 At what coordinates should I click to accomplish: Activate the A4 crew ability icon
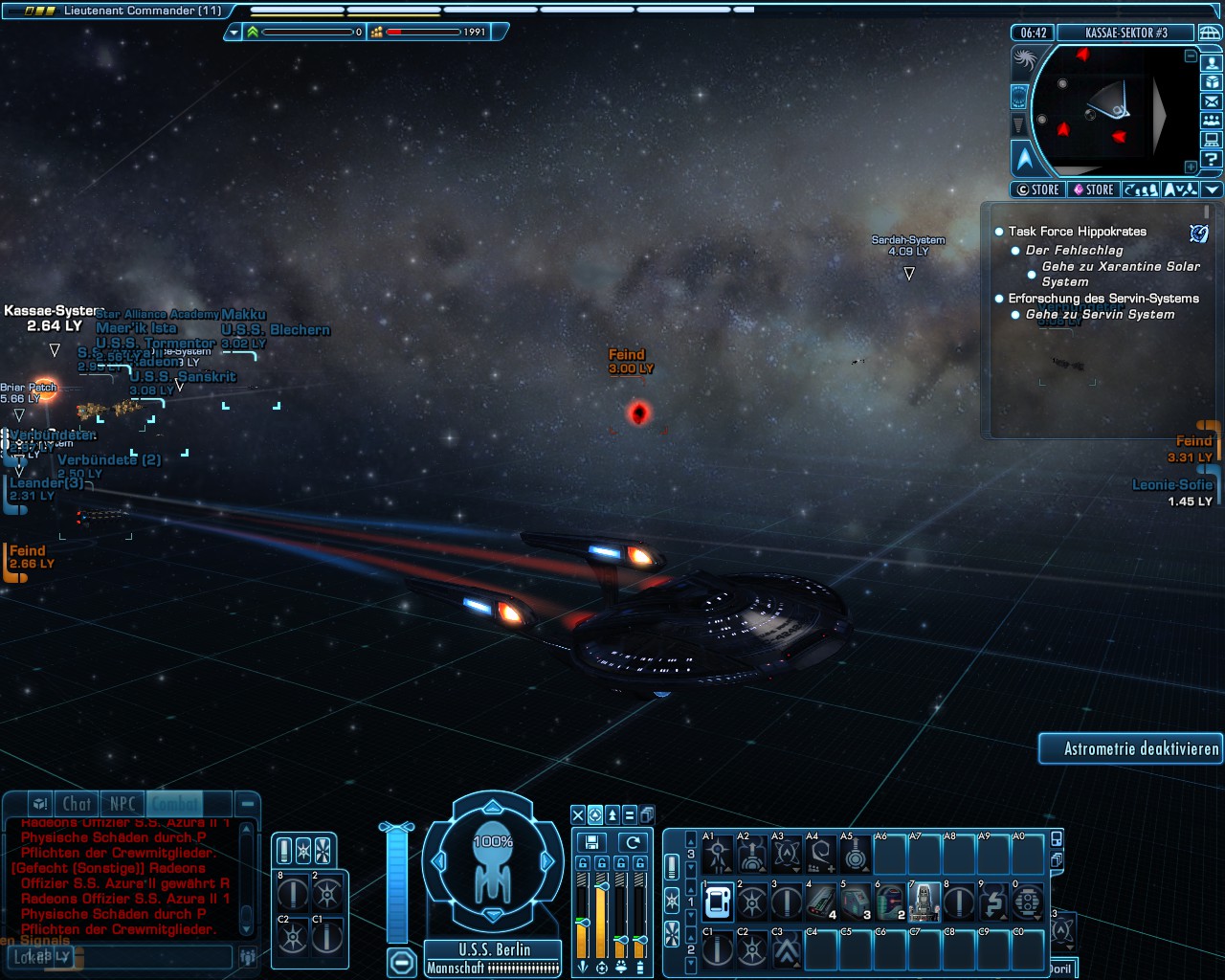[x=820, y=854]
